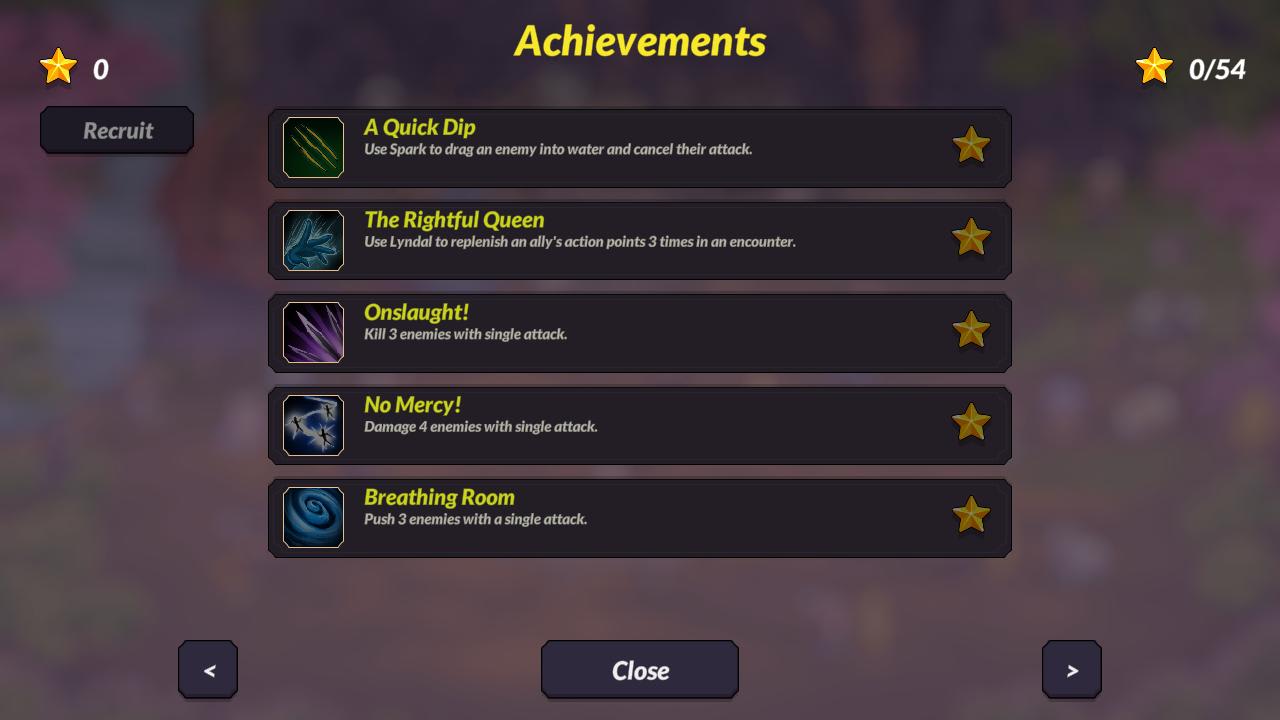Viewport: 1280px width, 720px height.
Task: Select the star reward for Onslaught!
Action: [971, 331]
